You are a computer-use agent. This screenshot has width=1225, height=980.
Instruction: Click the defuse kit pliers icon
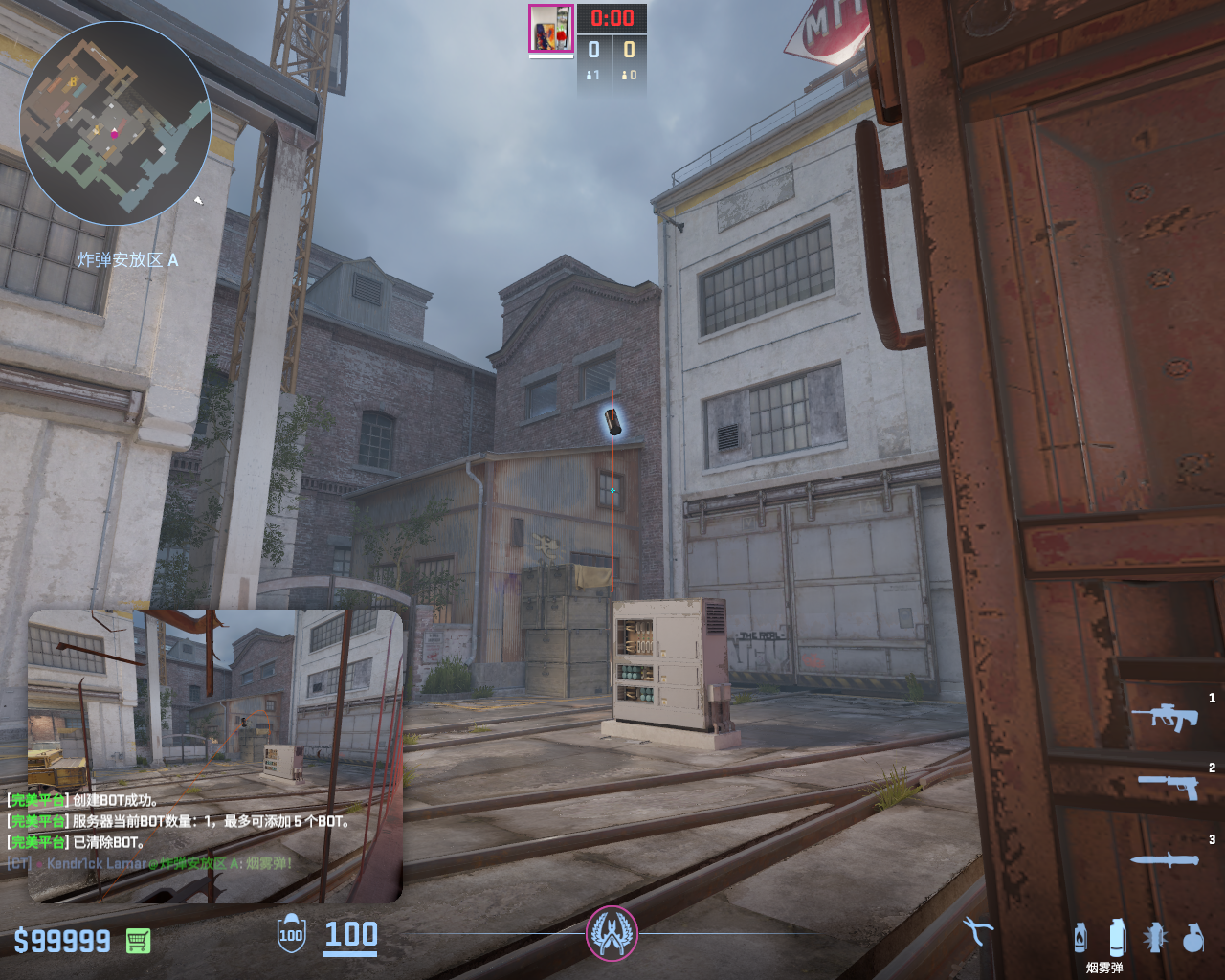(x=977, y=930)
